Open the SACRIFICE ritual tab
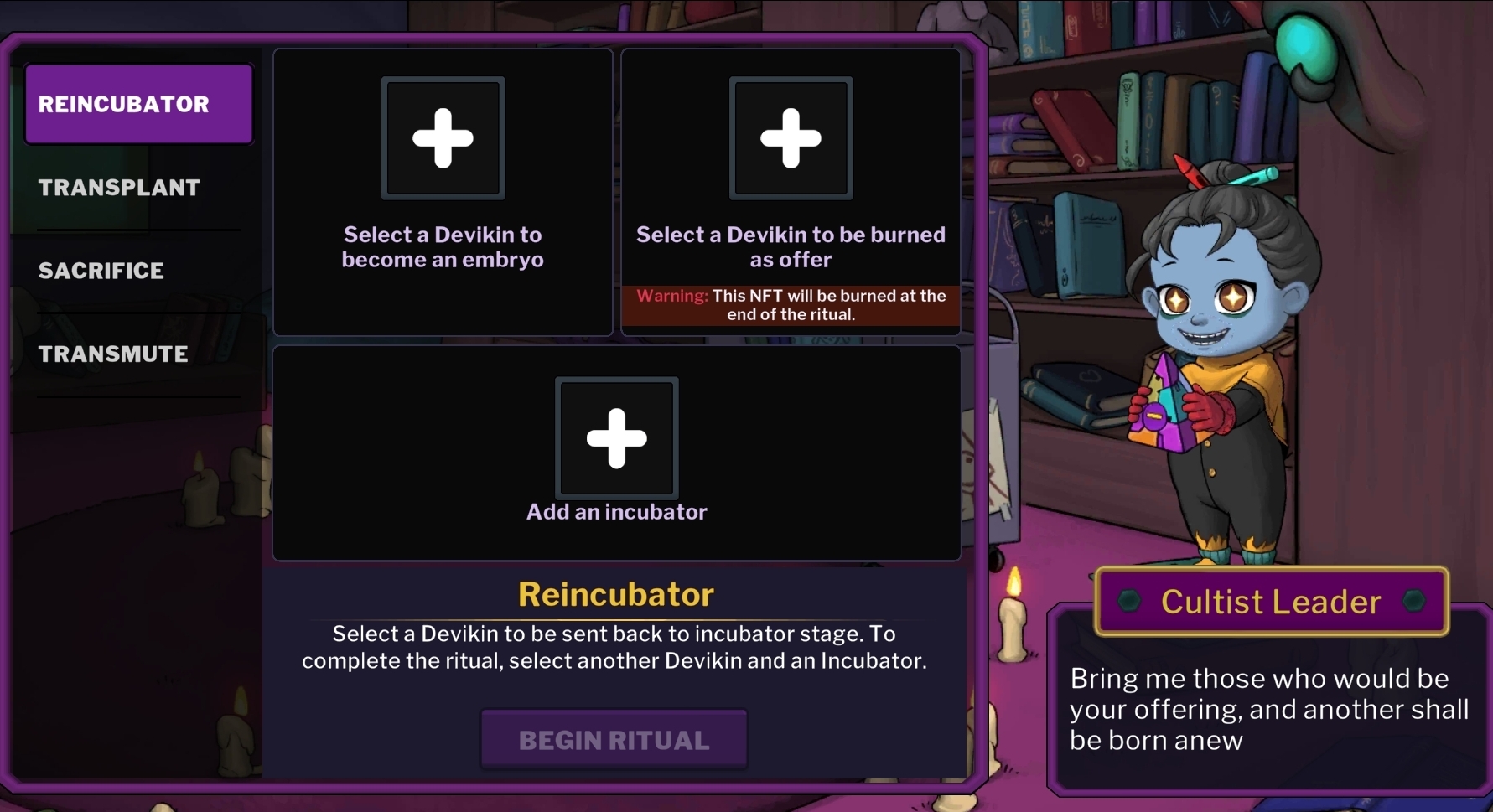1493x812 pixels. pyautogui.click(x=101, y=271)
